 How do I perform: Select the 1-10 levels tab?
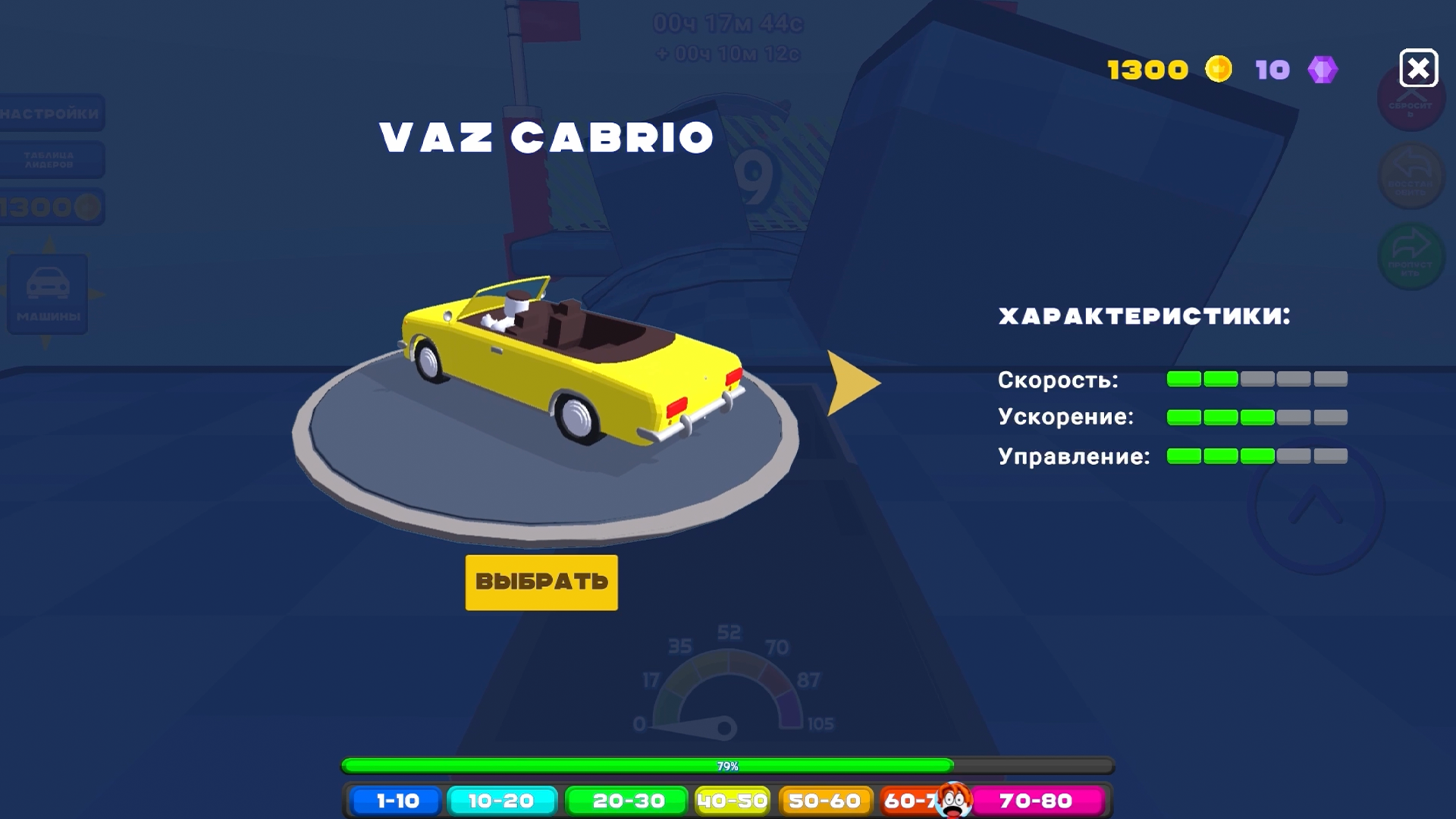(395, 800)
